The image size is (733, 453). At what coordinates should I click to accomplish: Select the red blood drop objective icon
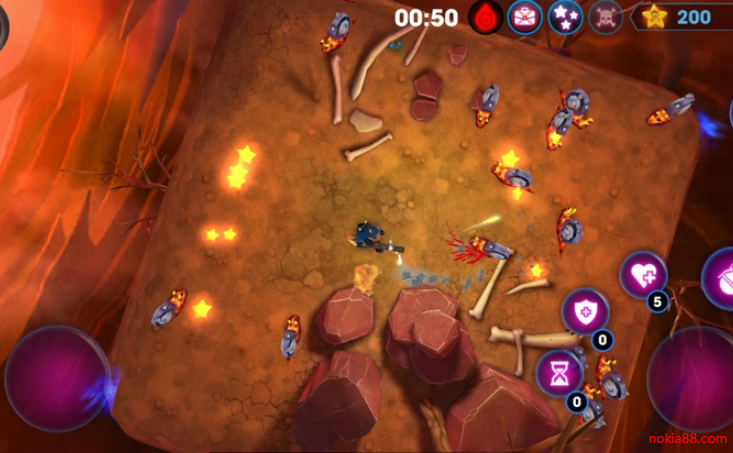tap(486, 17)
